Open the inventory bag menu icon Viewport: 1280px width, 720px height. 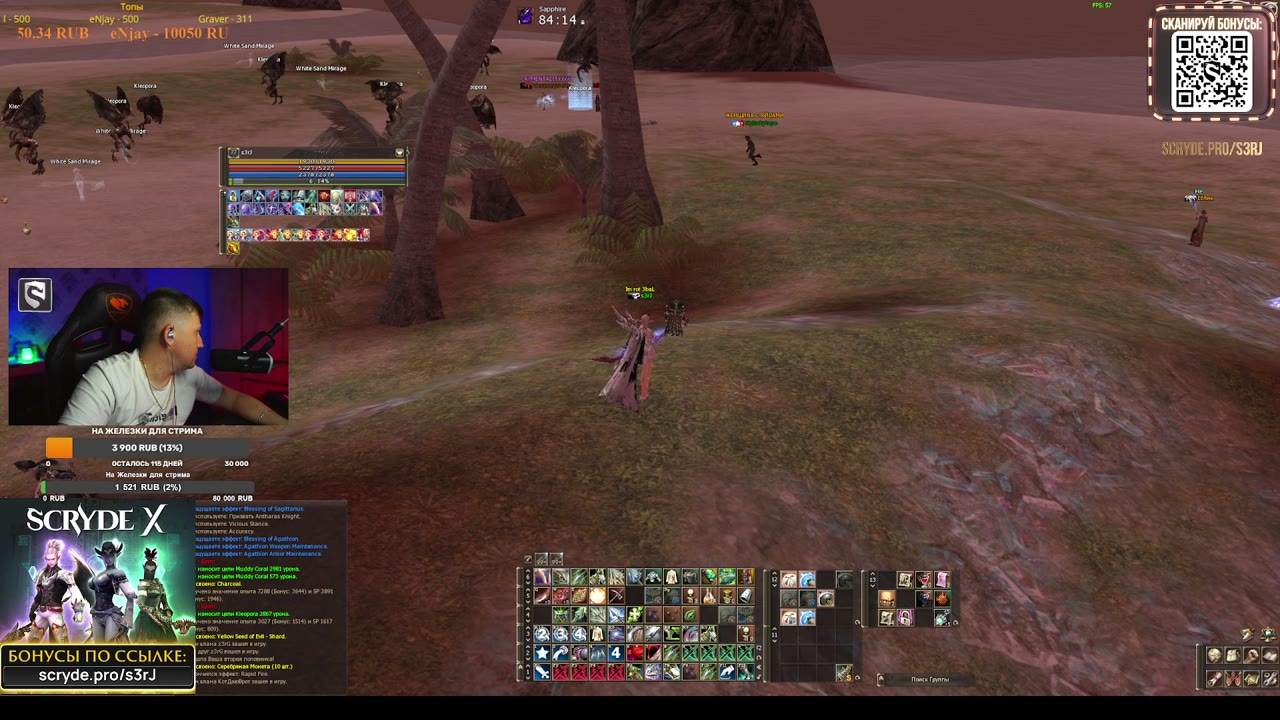[x=1233, y=656]
